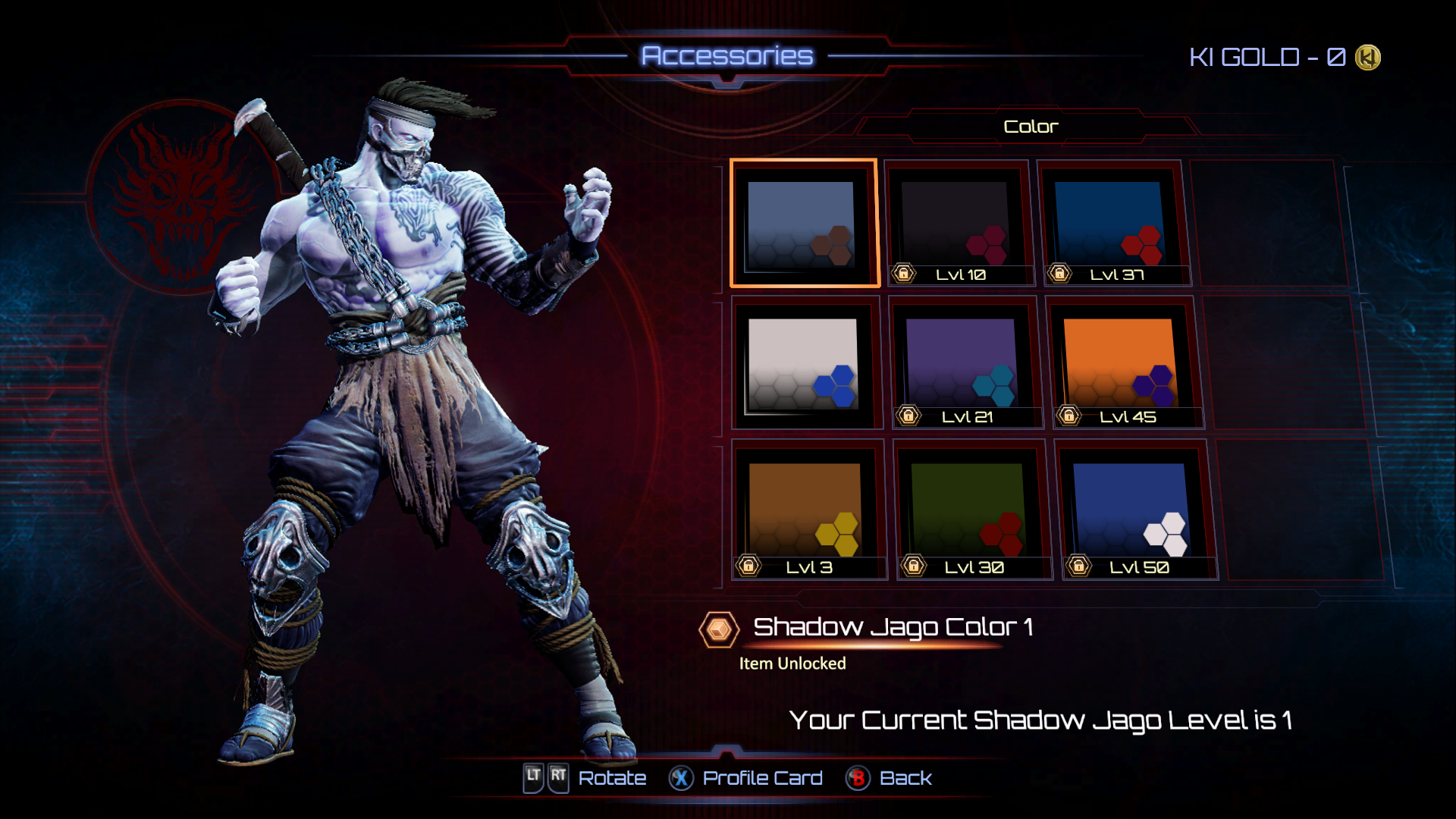Pick the blue Lvl 37 color swatch
The height and width of the screenshot is (819, 1456).
coord(1111,224)
